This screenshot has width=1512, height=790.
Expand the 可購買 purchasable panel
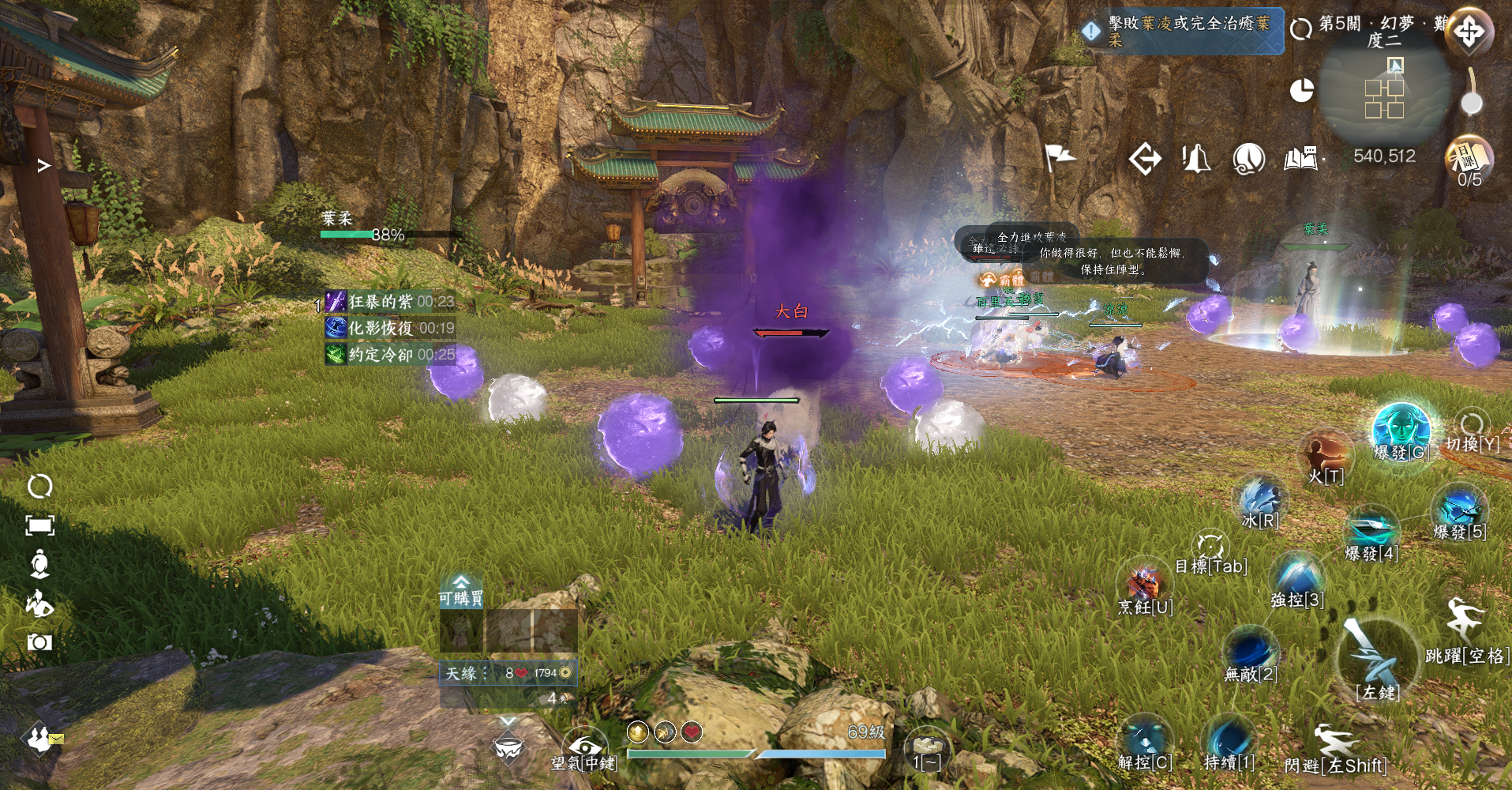pyautogui.click(x=461, y=591)
